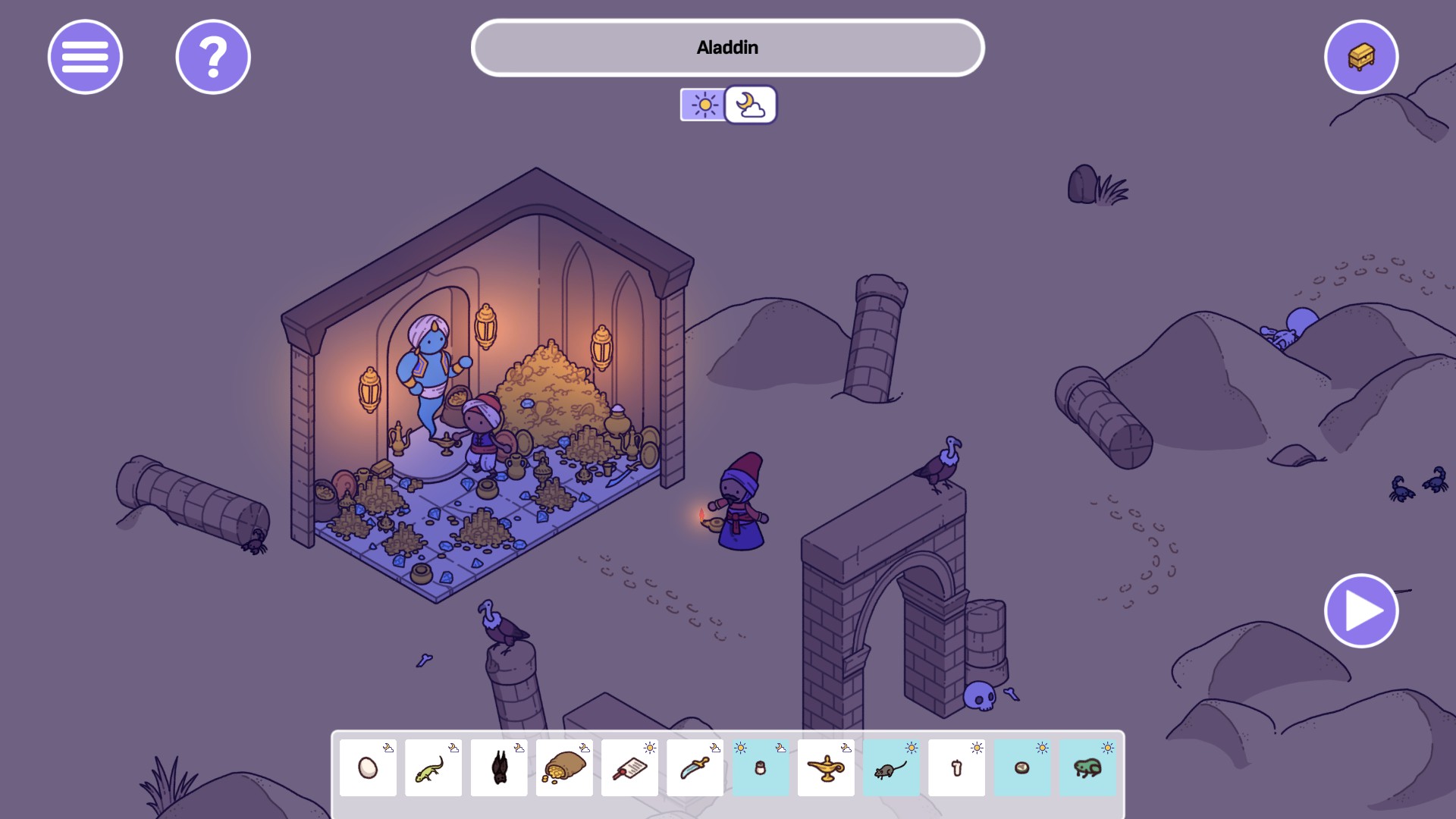1456x819 pixels.
Task: Enable night mode with the moon toggle
Action: [x=751, y=105]
